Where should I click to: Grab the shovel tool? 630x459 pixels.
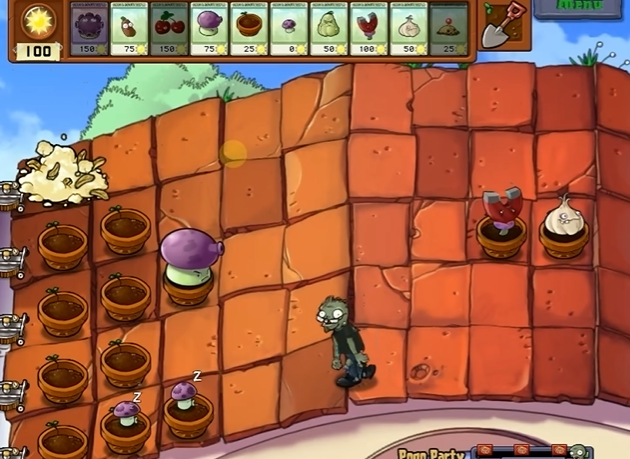click(x=498, y=25)
